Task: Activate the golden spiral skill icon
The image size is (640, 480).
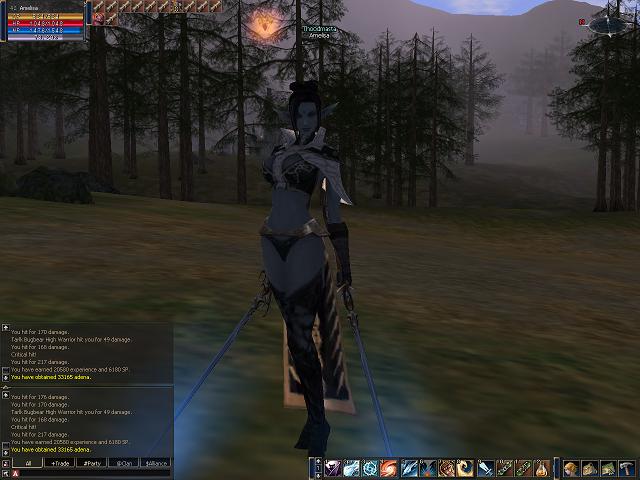Action: coord(464,468)
